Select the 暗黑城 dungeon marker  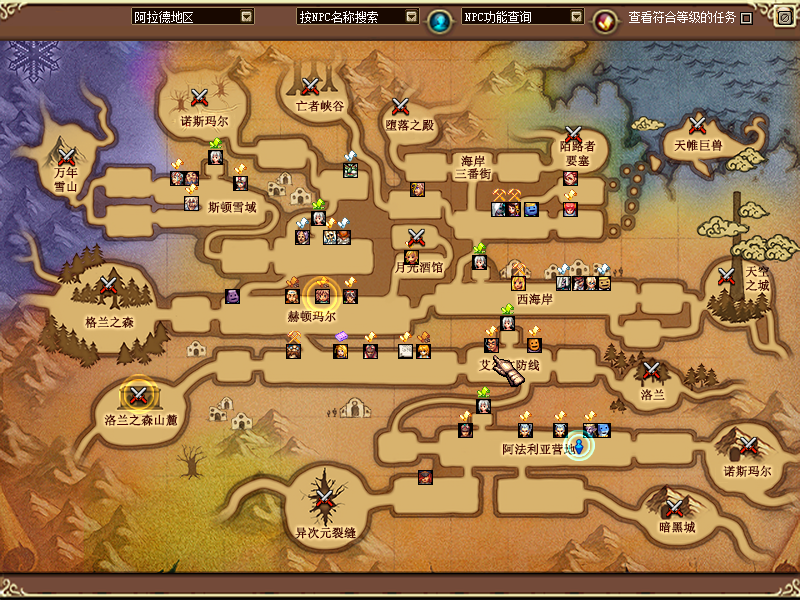676,506
